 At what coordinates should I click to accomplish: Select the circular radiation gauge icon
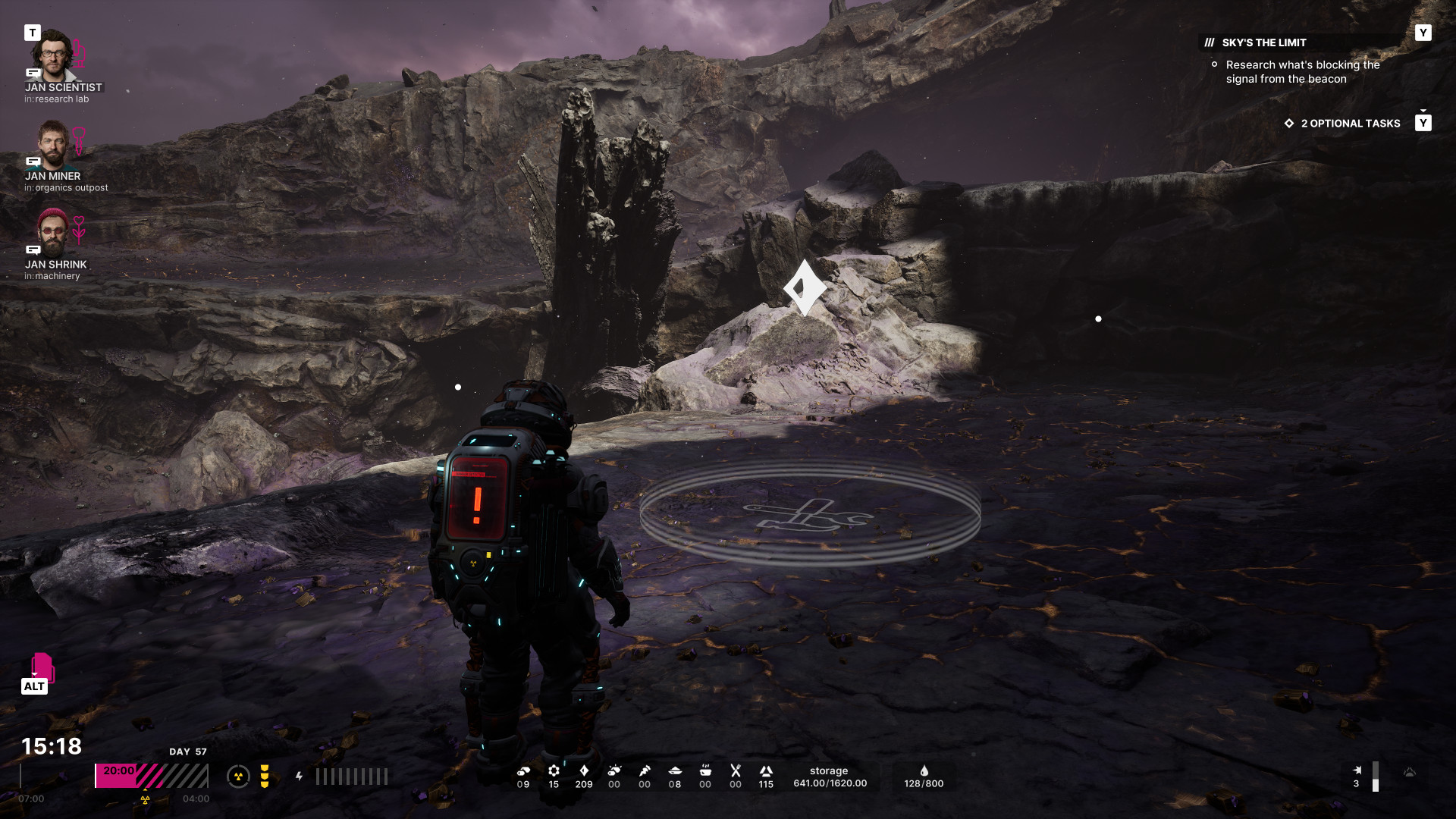pos(238,777)
